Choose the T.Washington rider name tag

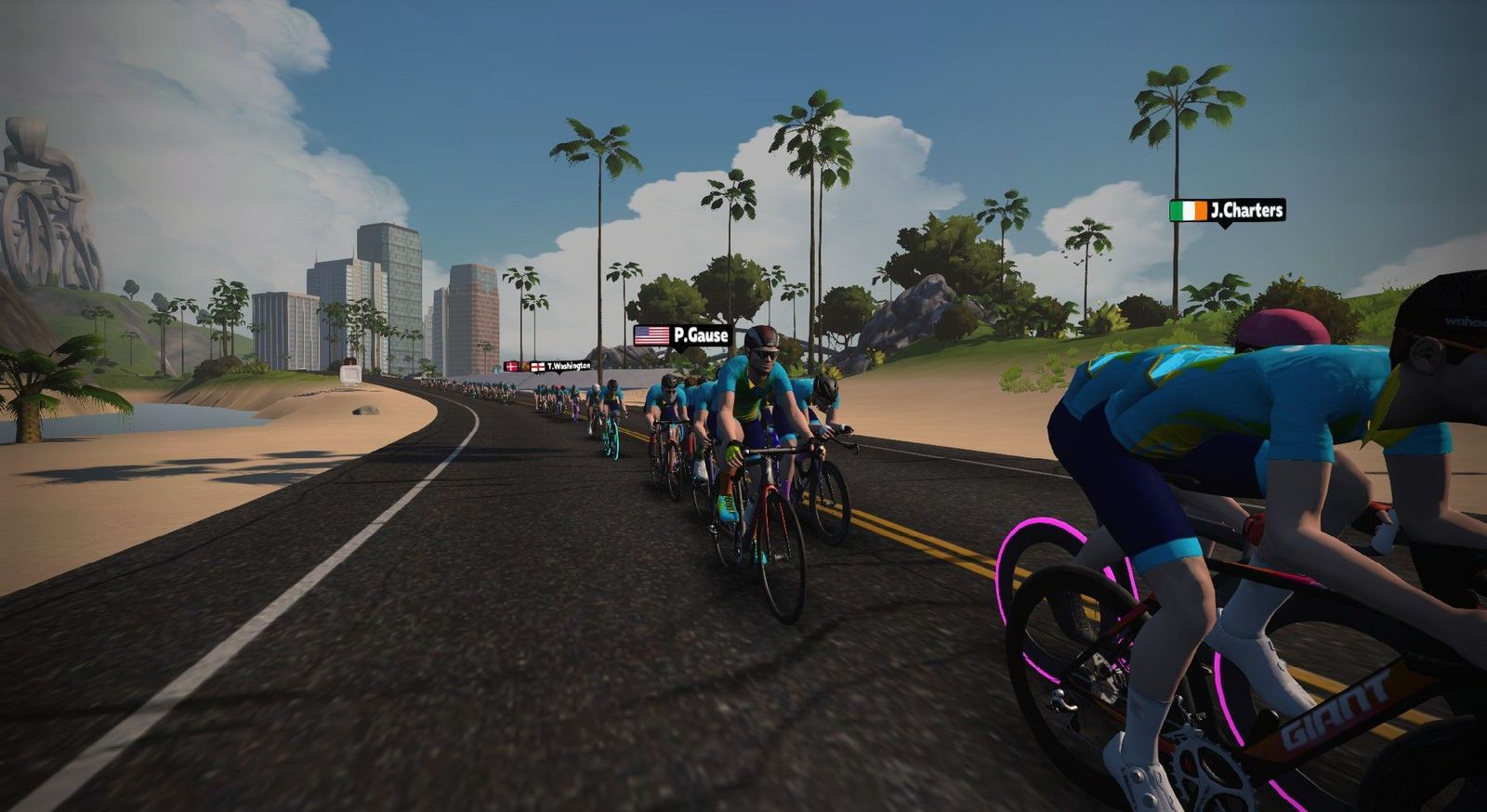coord(560,366)
